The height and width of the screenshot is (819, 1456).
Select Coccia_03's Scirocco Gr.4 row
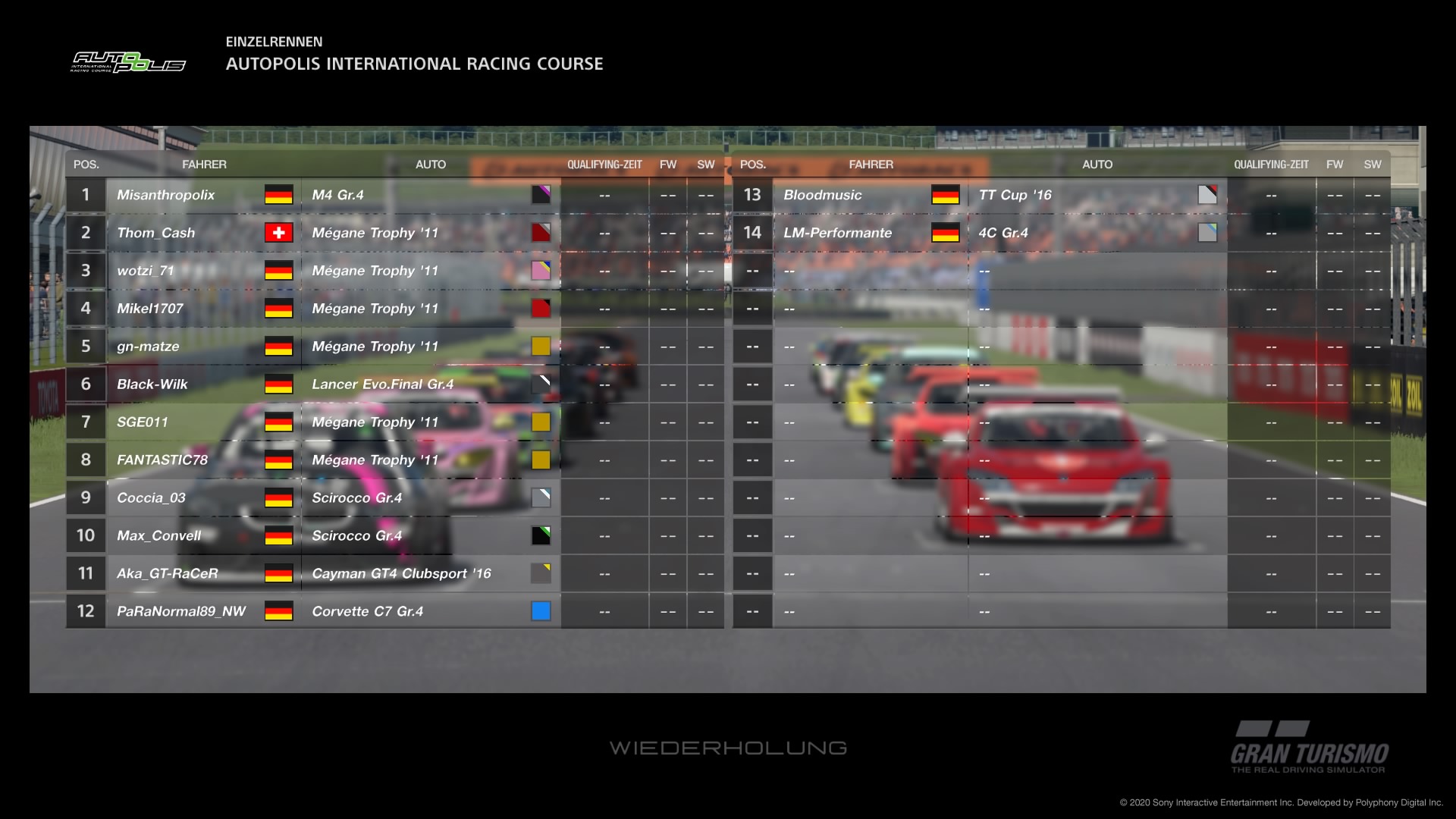152,498
